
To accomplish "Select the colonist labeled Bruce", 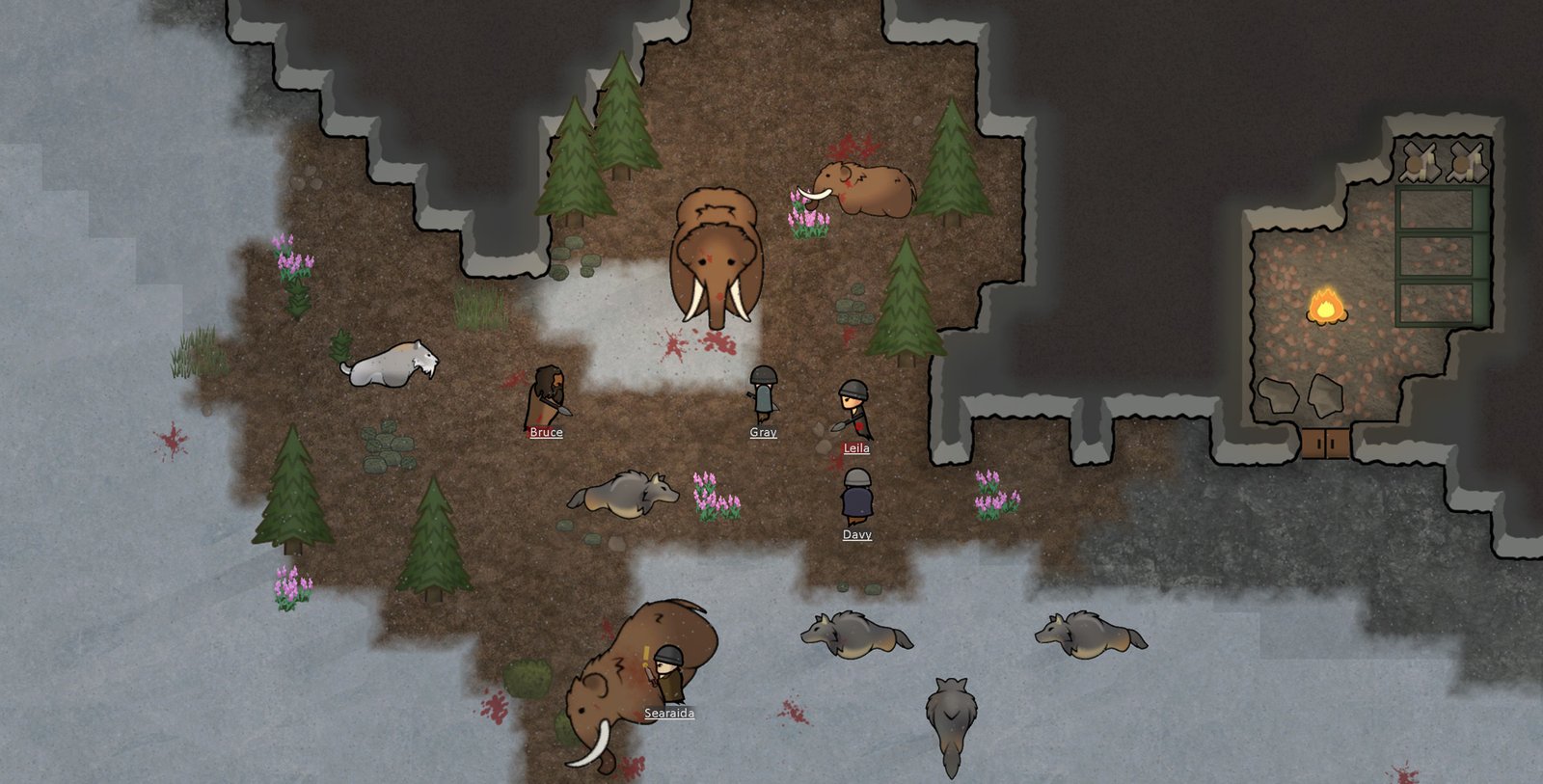I will tap(547, 395).
